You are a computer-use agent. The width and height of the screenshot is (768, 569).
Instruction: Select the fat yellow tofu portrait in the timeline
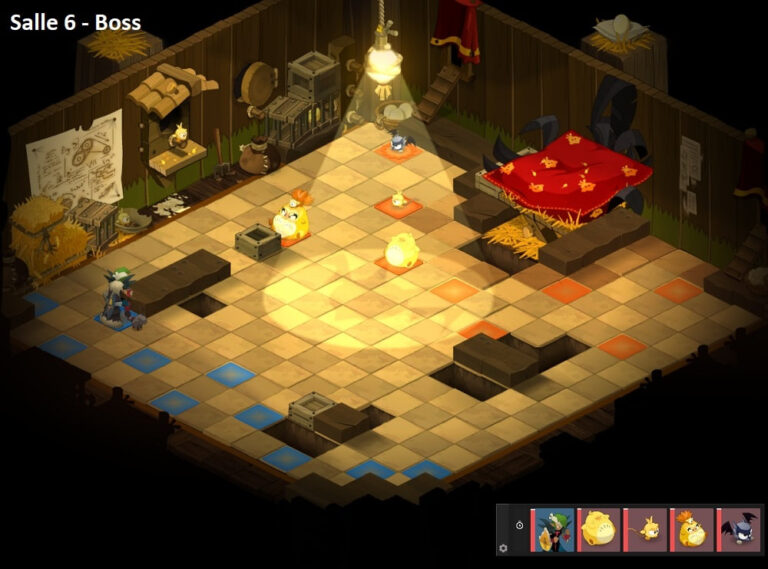600,529
